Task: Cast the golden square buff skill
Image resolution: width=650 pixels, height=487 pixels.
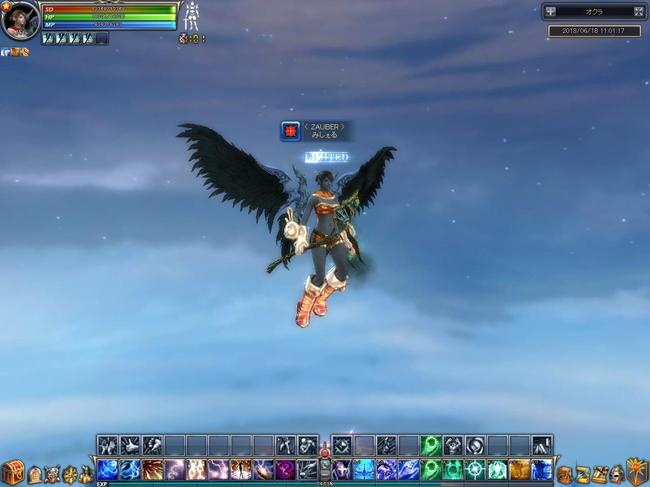Action: point(519,469)
